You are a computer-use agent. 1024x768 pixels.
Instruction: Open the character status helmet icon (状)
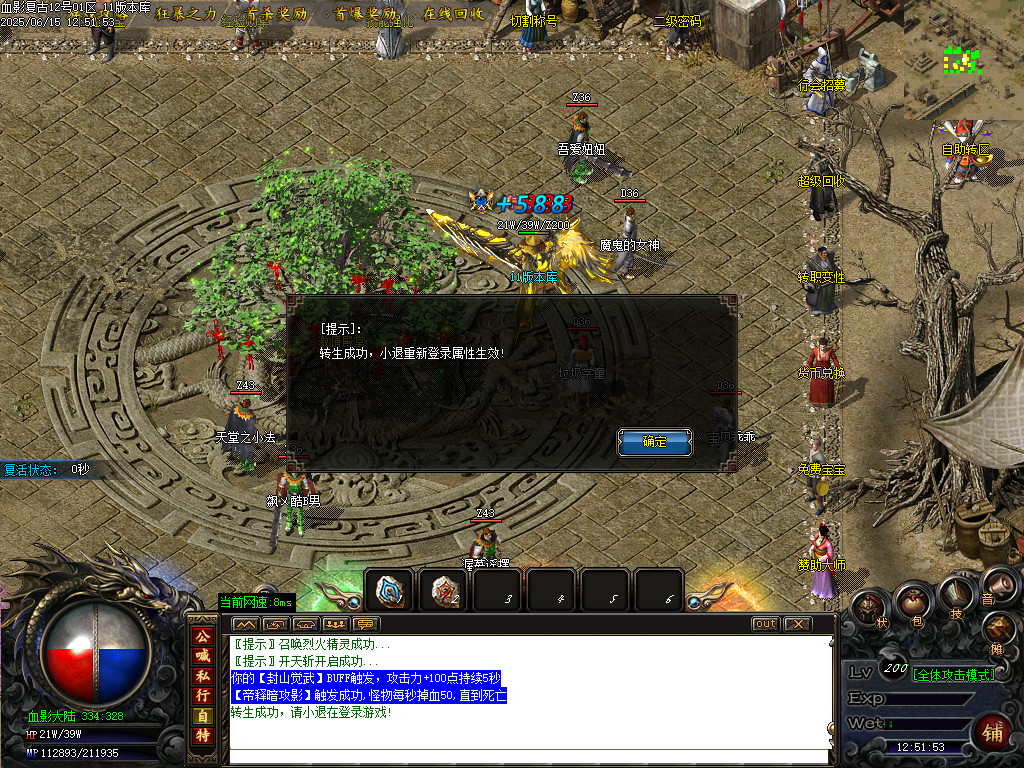867,608
